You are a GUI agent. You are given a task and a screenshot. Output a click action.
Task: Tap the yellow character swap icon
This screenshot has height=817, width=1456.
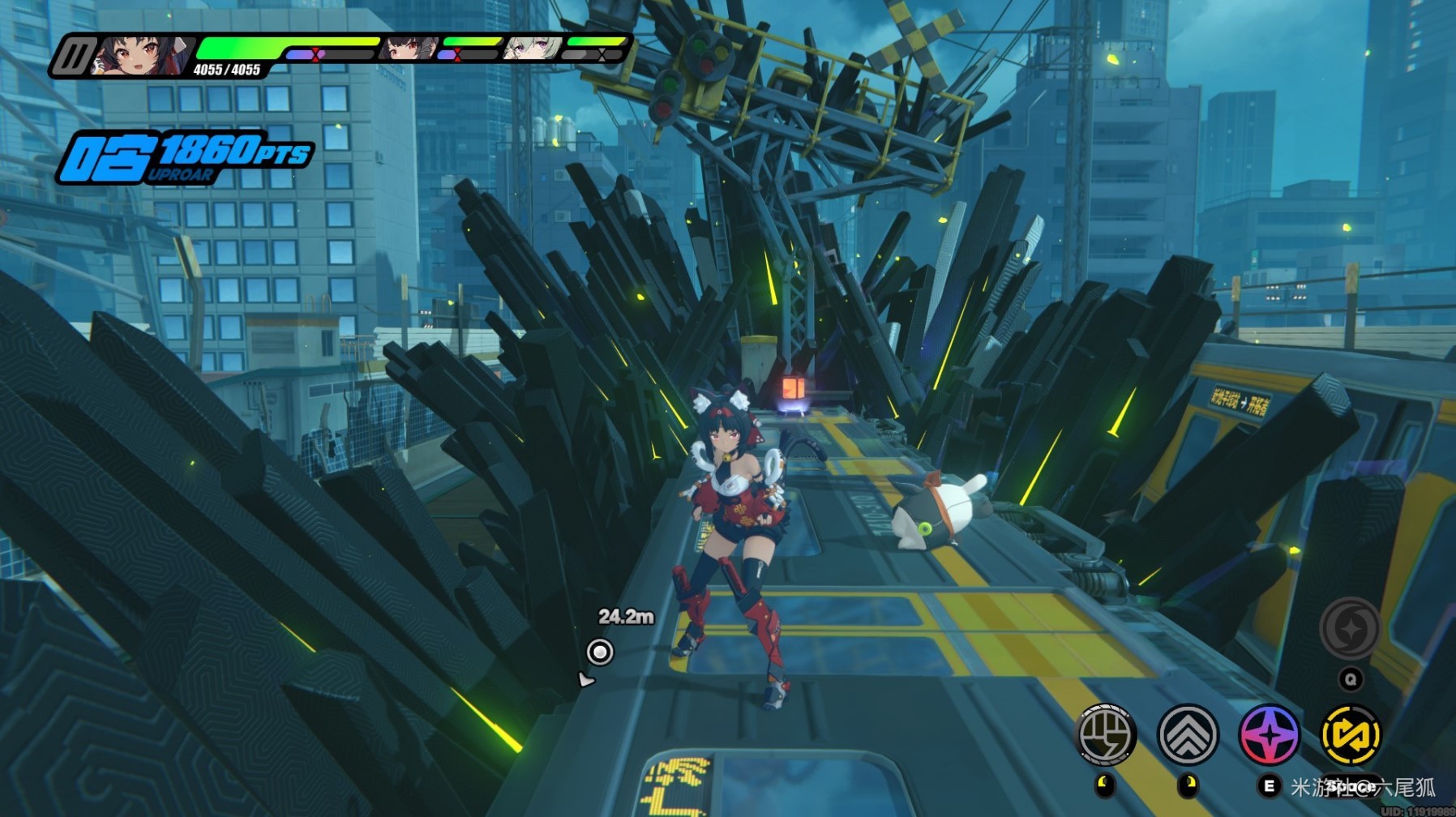(x=1351, y=735)
